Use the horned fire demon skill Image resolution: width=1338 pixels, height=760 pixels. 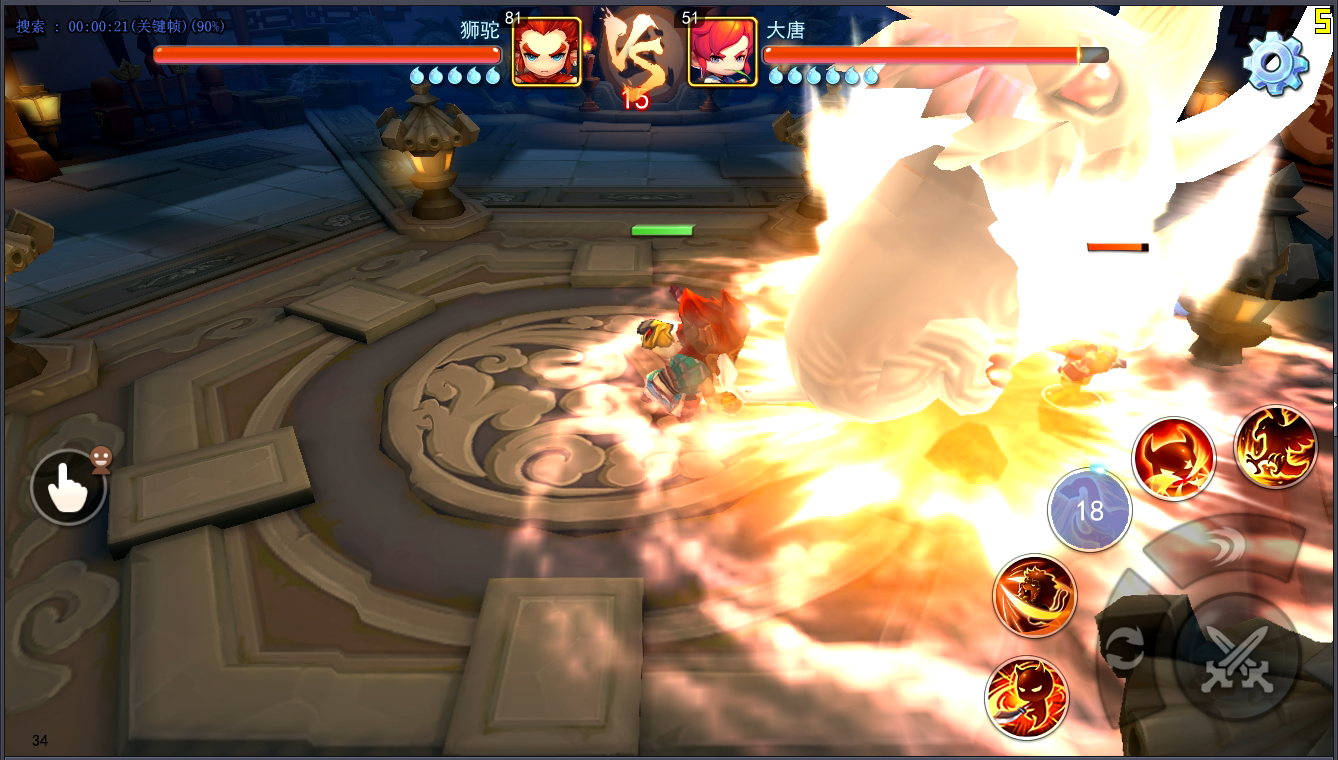(1173, 459)
